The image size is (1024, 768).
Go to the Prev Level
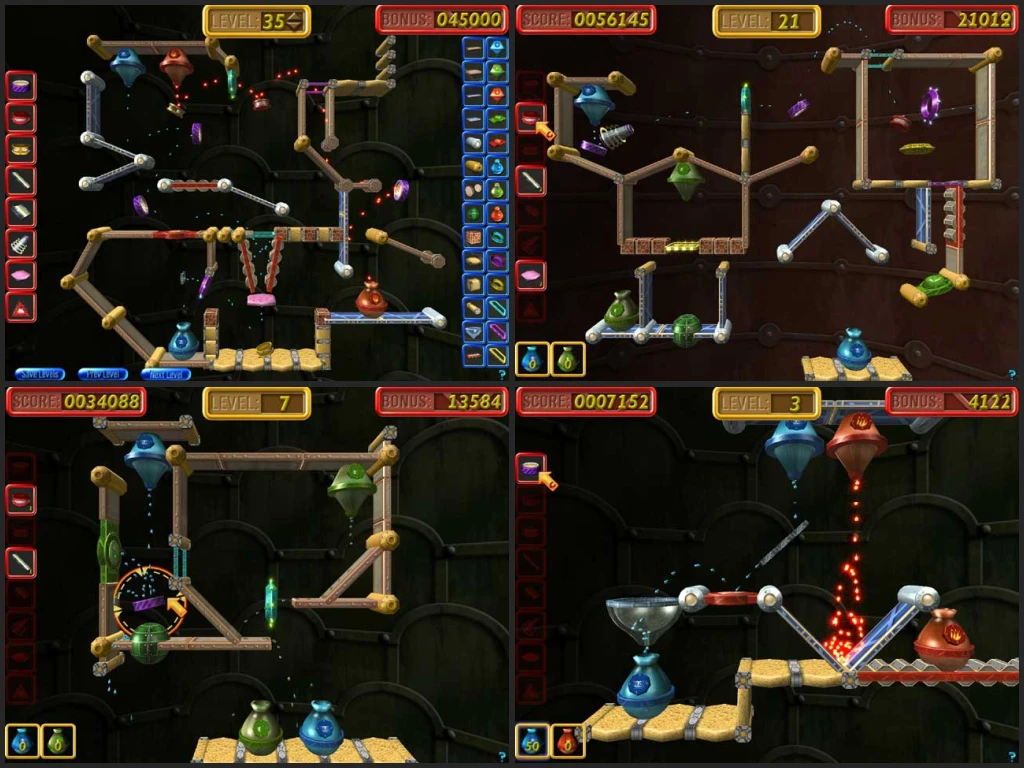point(102,374)
